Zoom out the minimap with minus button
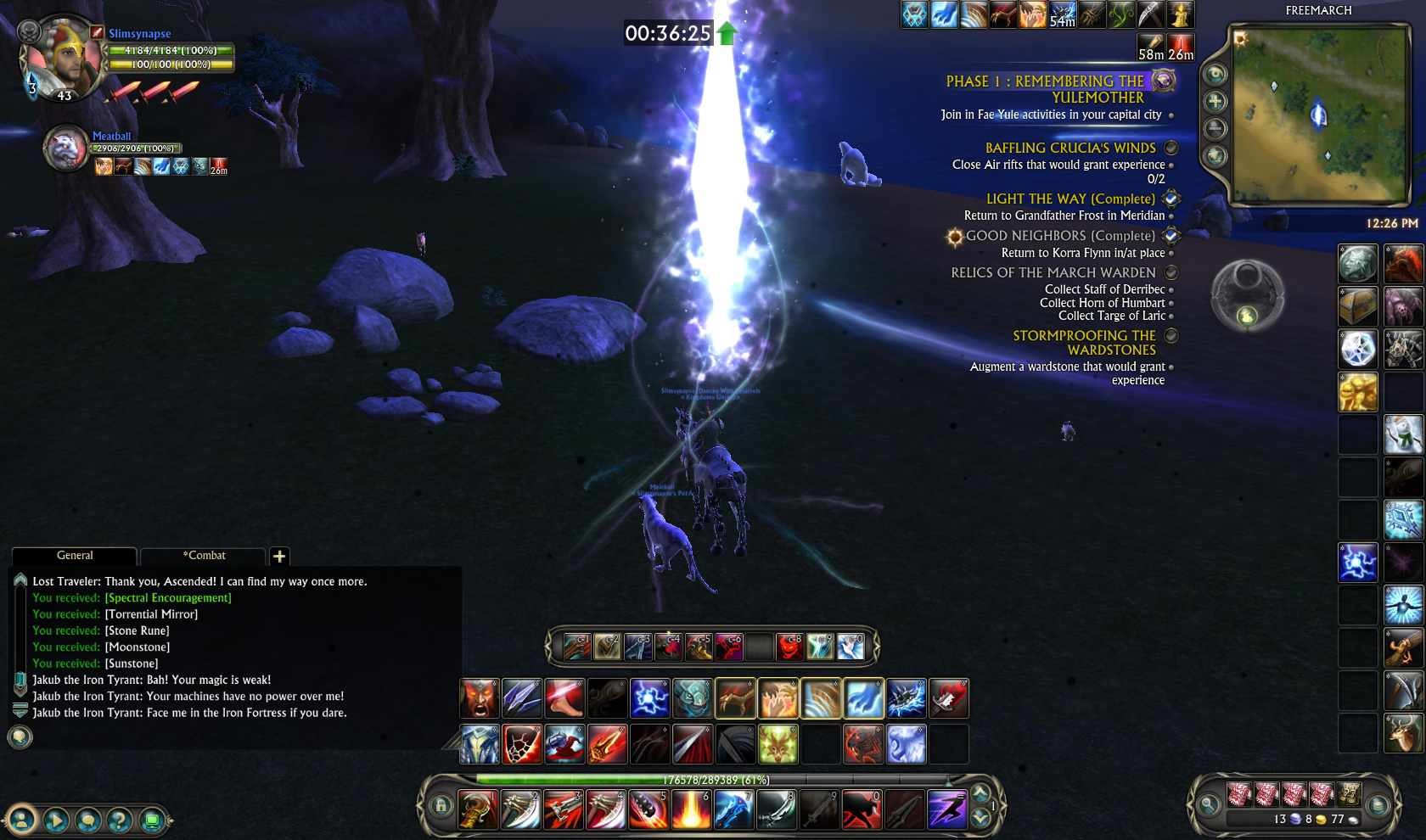This screenshot has height=840, width=1426. click(x=1216, y=128)
